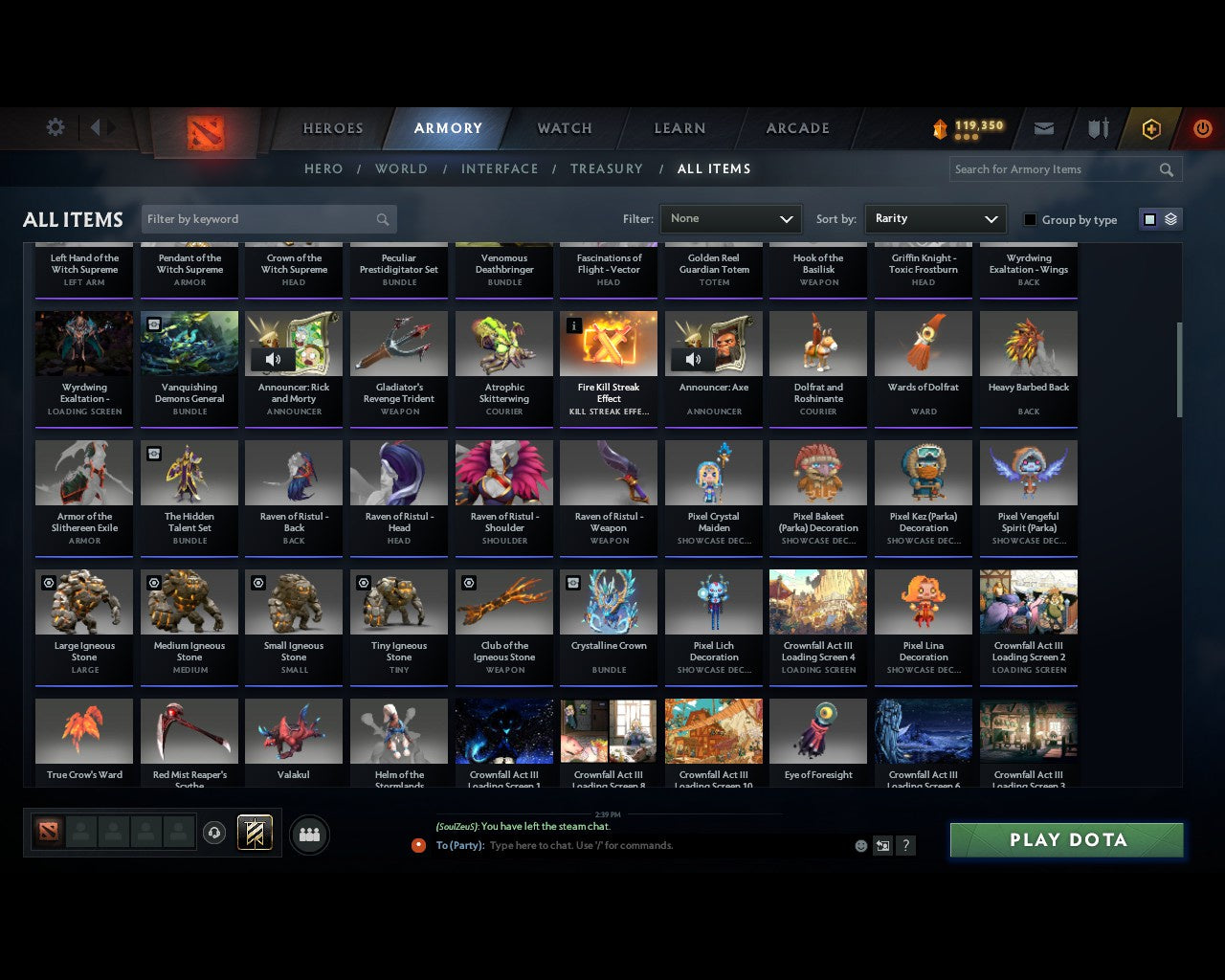Switch to the HEROES tab
1225x980 pixels.
tap(332, 127)
